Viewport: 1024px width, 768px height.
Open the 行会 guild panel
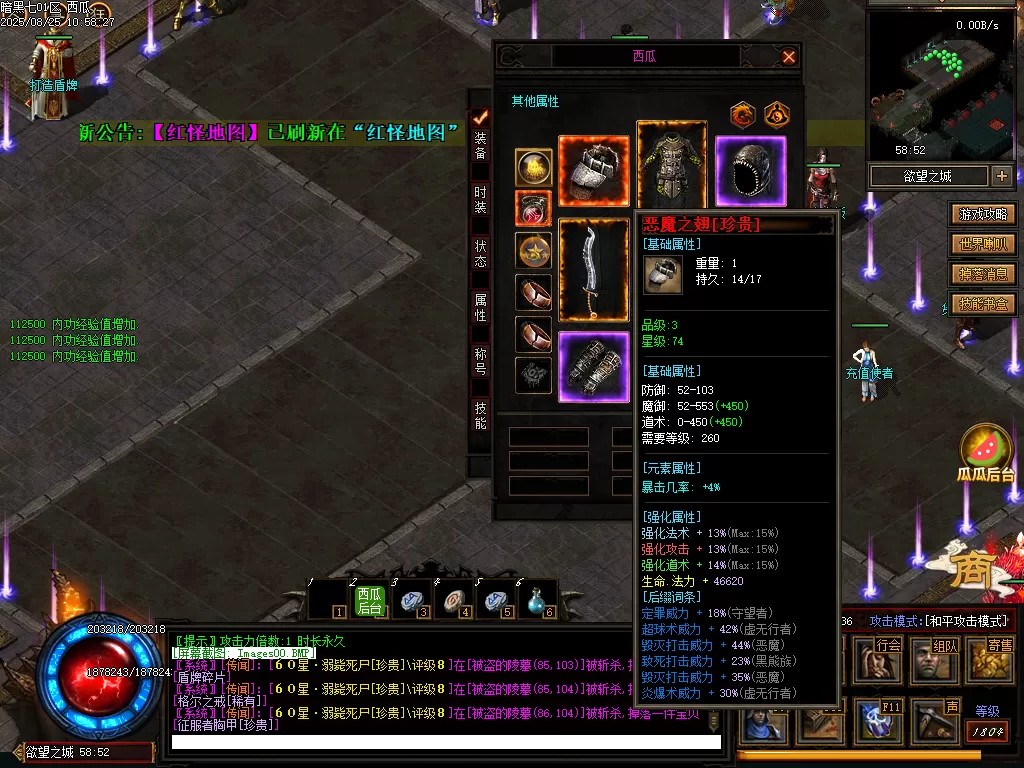(889, 657)
